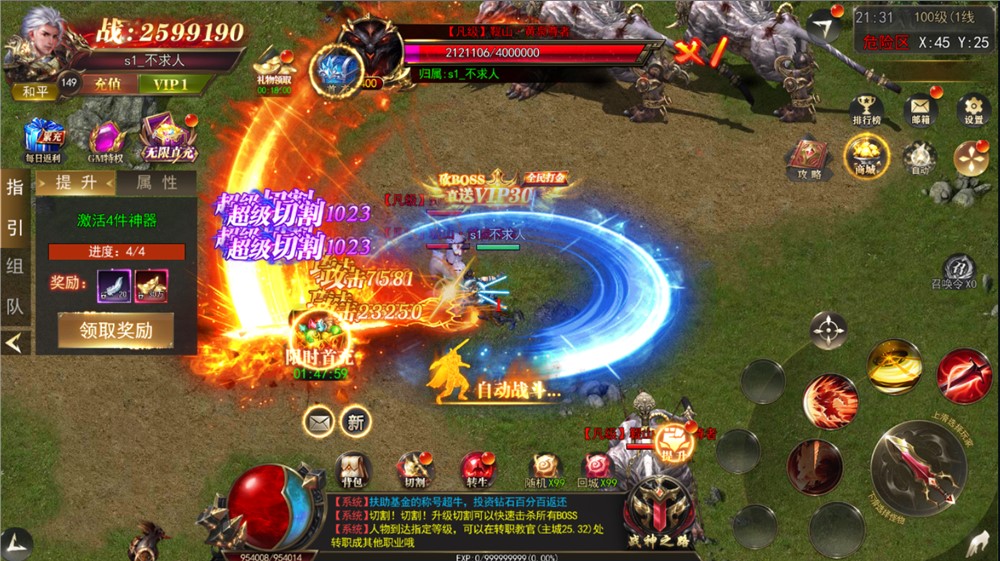This screenshot has width=1000, height=561.
Task: Open the GM特权 privilege gem icon
Action: [x=106, y=140]
